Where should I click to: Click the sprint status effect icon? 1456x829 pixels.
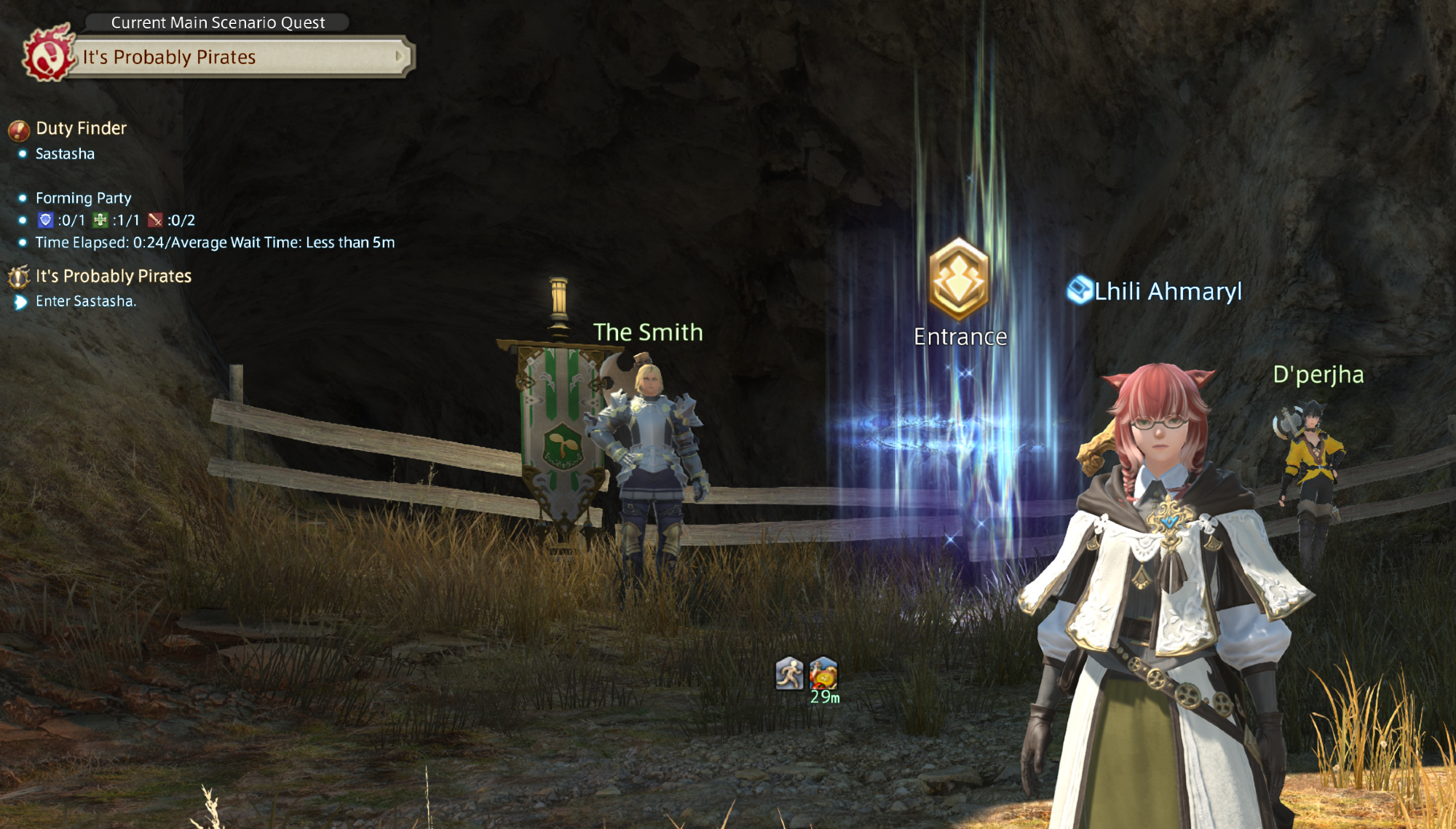click(x=789, y=673)
